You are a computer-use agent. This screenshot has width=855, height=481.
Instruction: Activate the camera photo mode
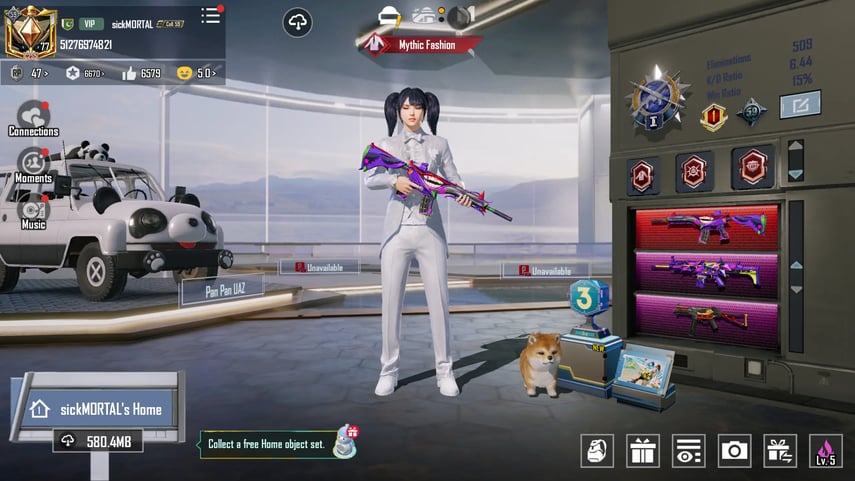735,451
